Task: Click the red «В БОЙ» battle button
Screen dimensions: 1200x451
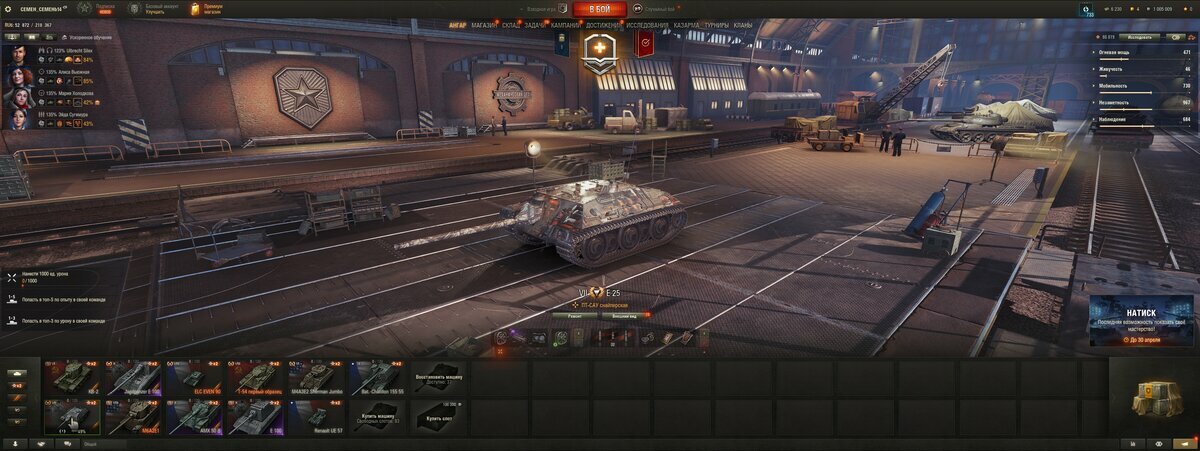Action: [599, 9]
